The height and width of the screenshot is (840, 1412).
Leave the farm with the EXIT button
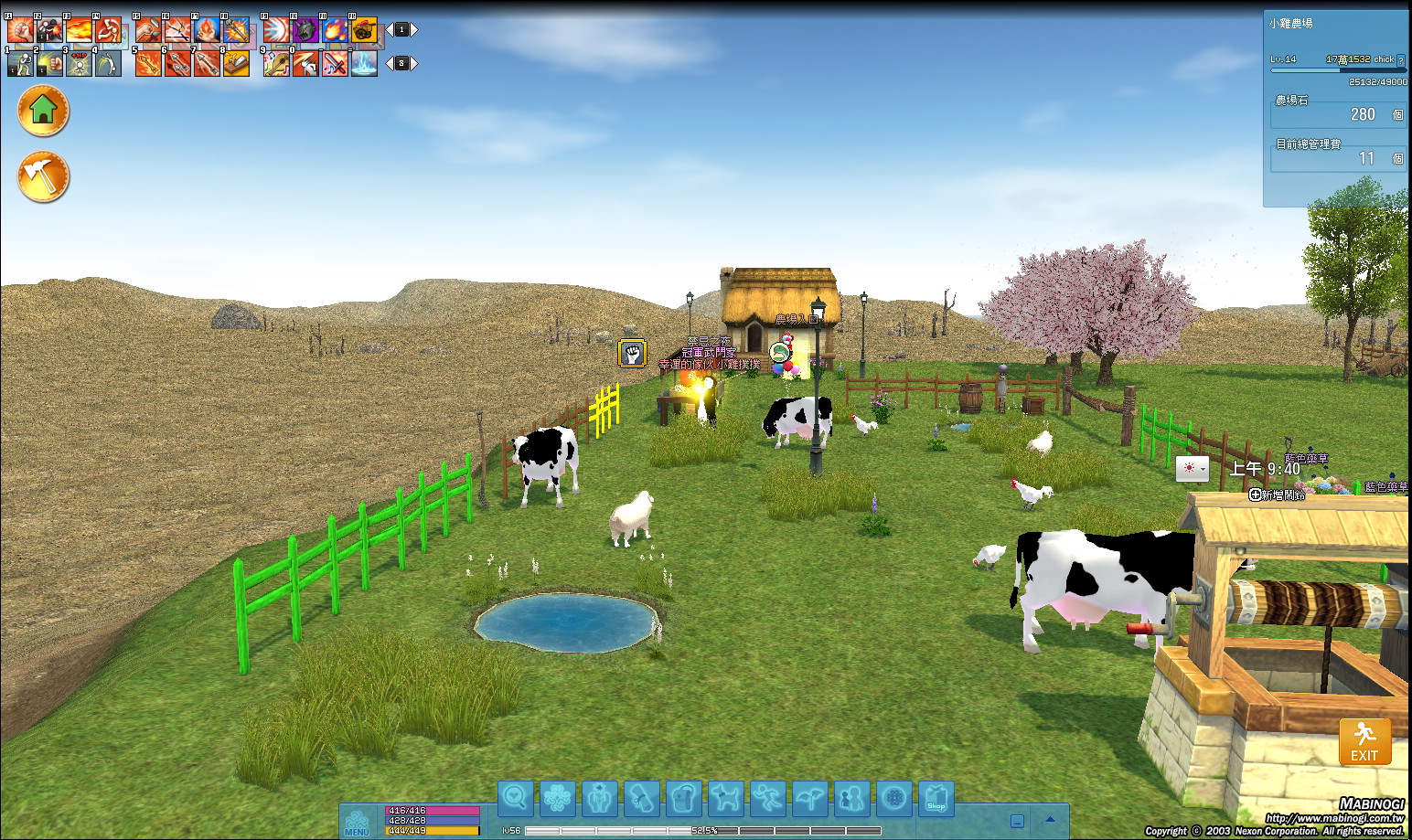tap(1364, 741)
